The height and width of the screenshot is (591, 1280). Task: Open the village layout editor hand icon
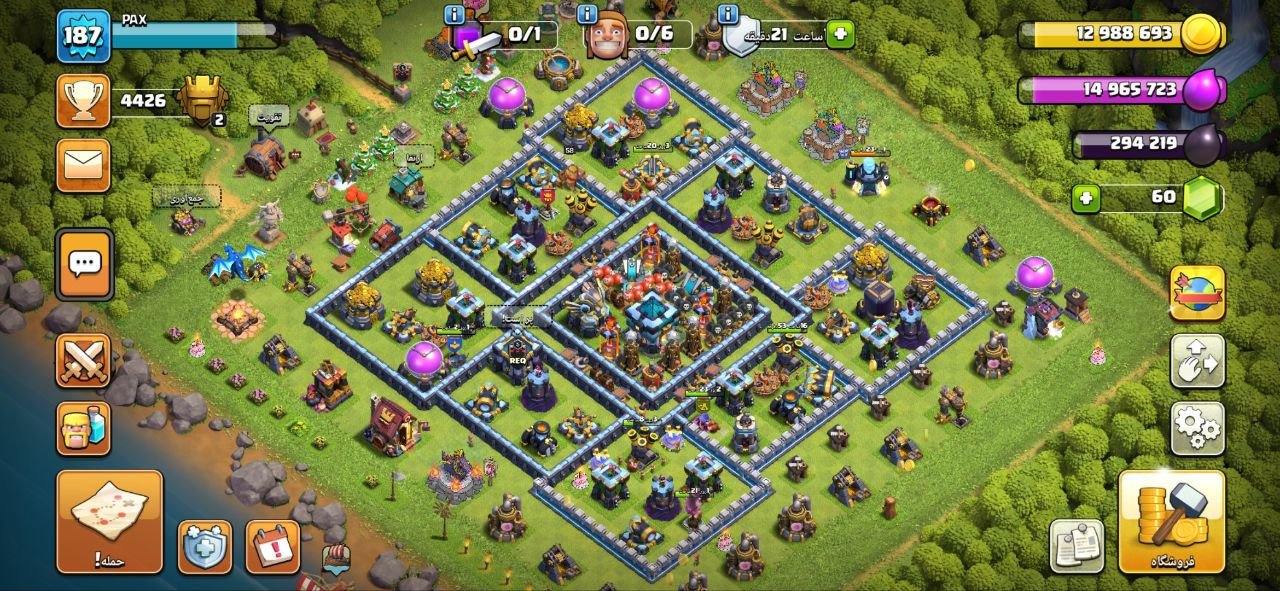coord(1197,360)
